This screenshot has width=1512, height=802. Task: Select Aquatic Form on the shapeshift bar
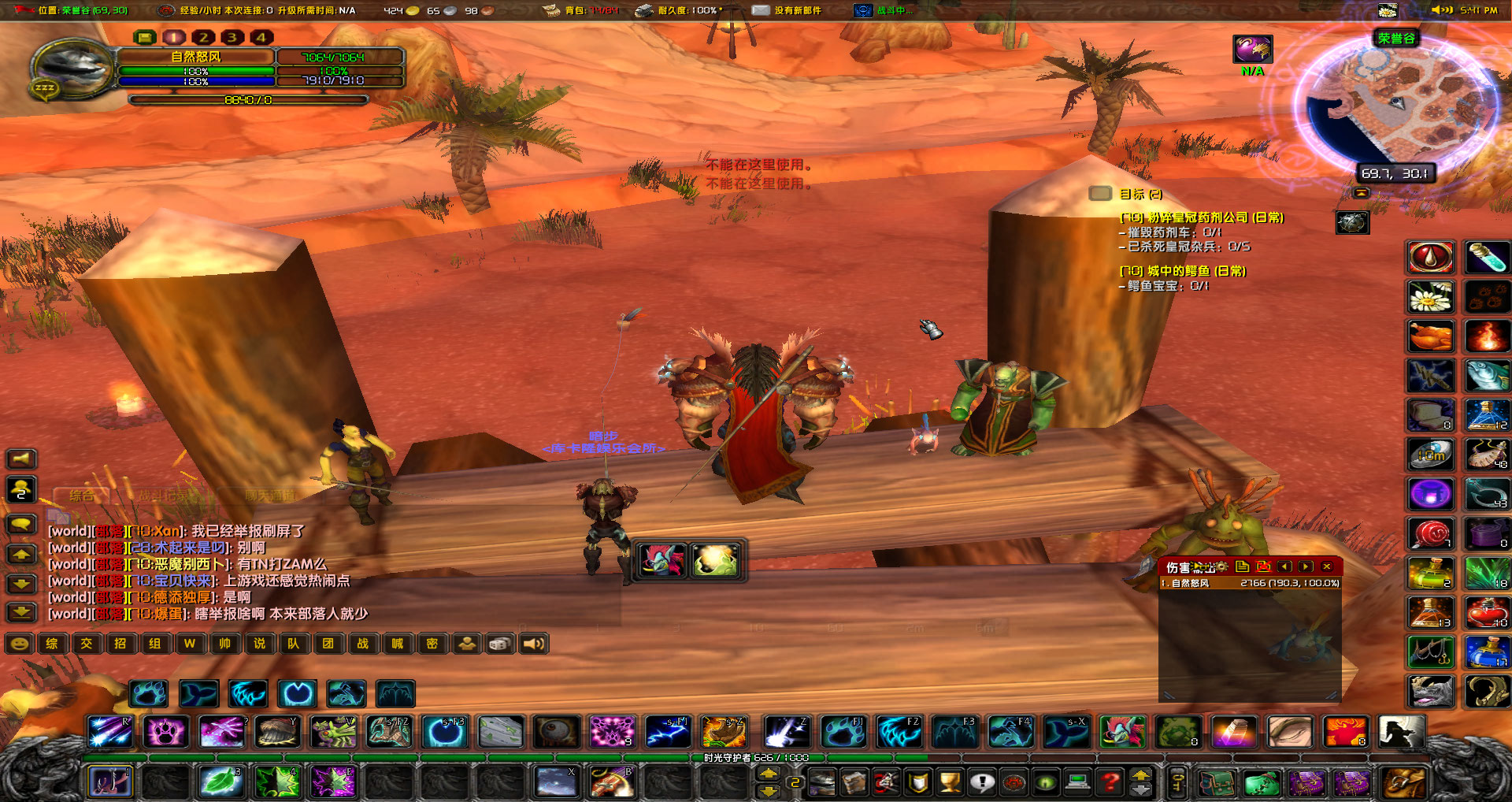tap(198, 693)
